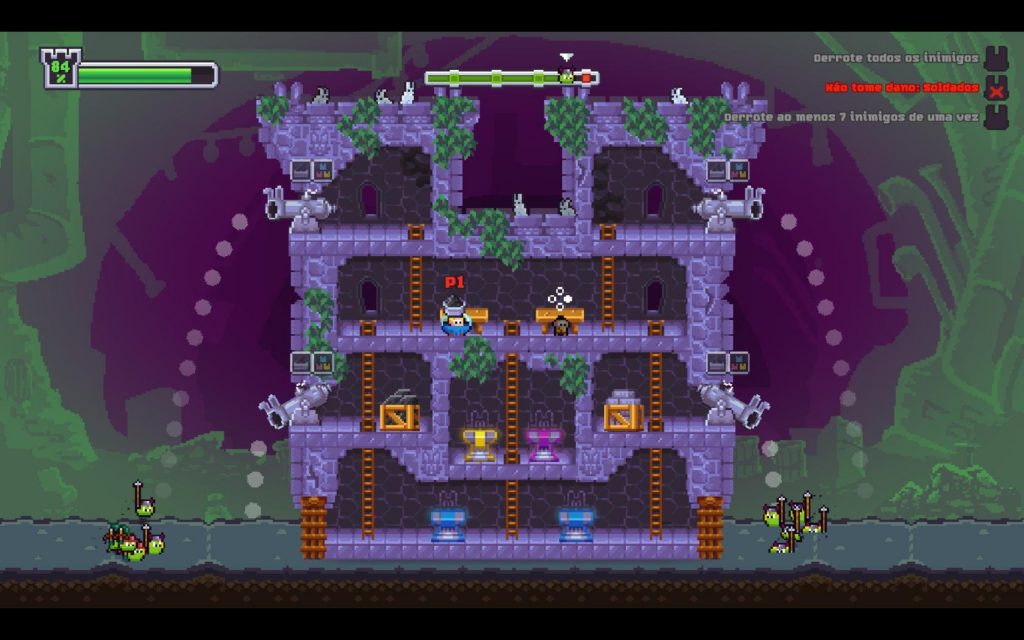1024x640 pixels.
Task: Select the "Derrote todos os inimigos" objective
Action: coord(894,59)
